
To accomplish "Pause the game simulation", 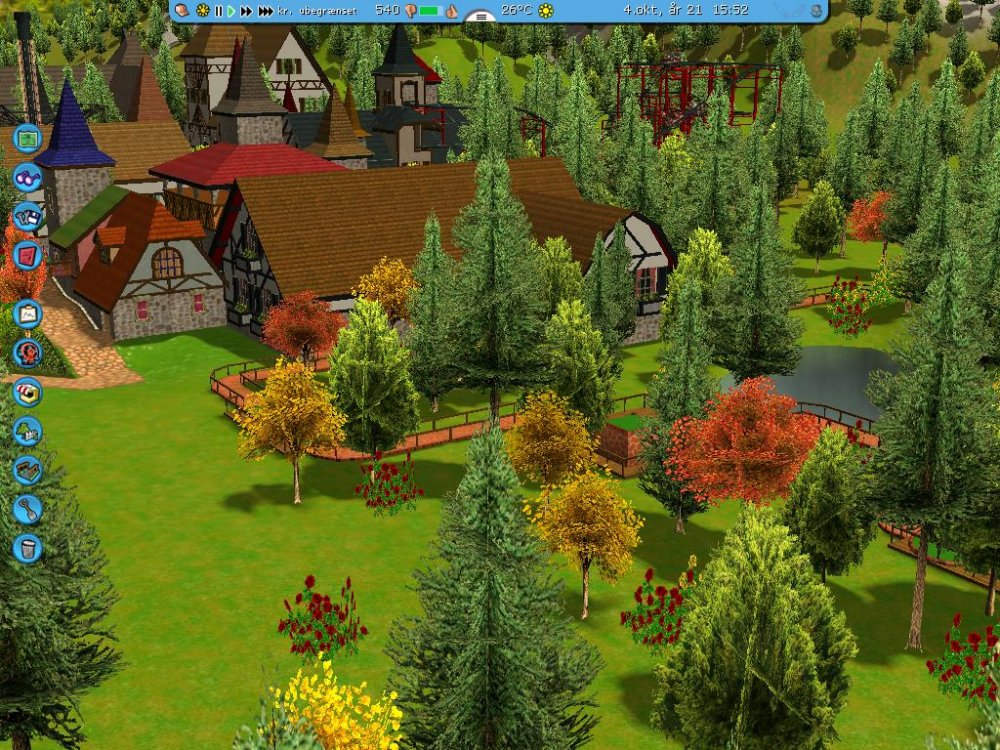I will (x=218, y=11).
